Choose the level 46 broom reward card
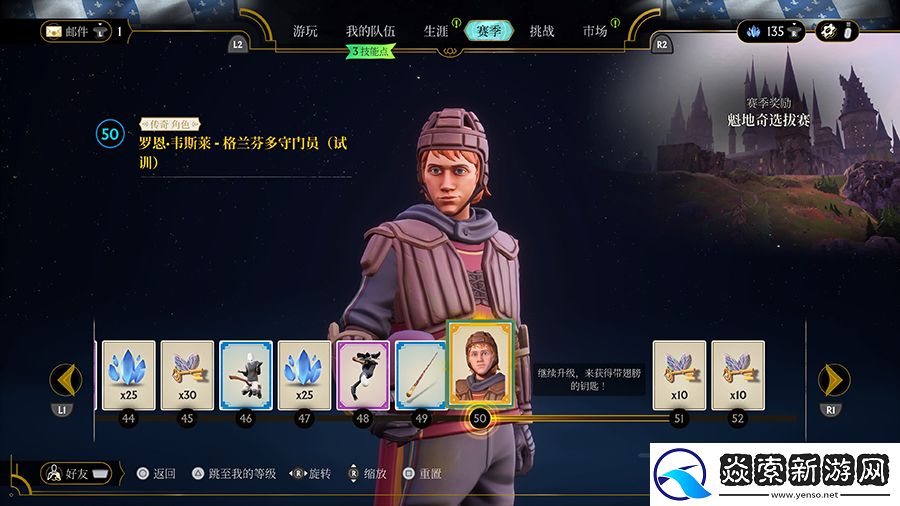Screen dimensions: 900x506 (x=245, y=375)
